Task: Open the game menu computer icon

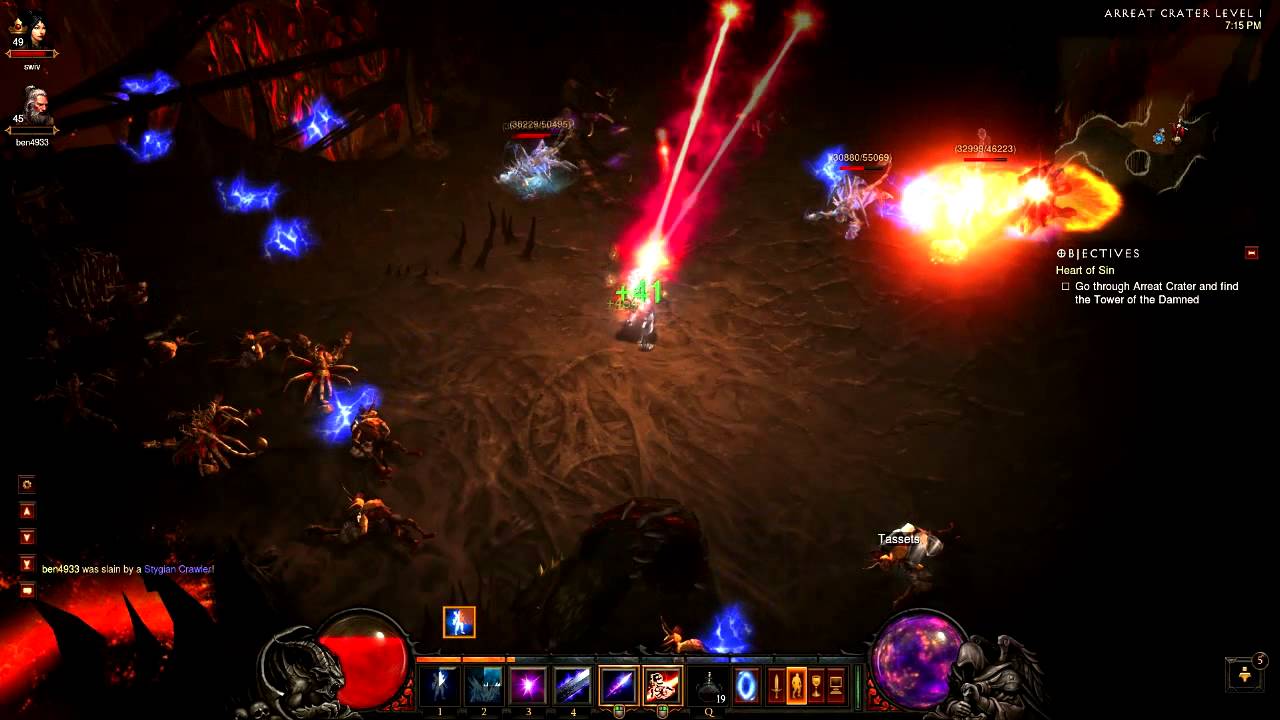Action: 836,686
